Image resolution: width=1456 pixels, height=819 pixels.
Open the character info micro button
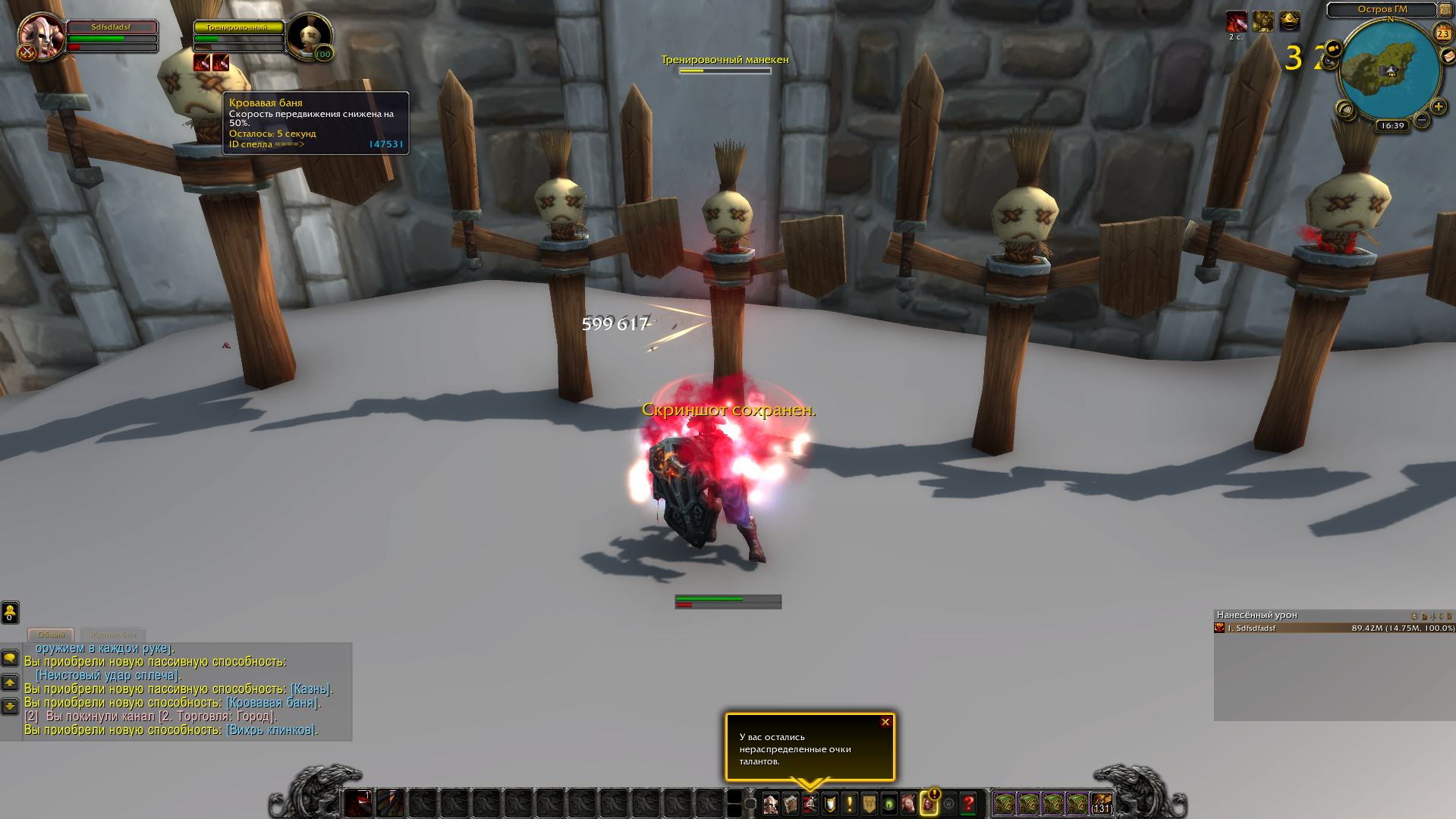click(770, 803)
